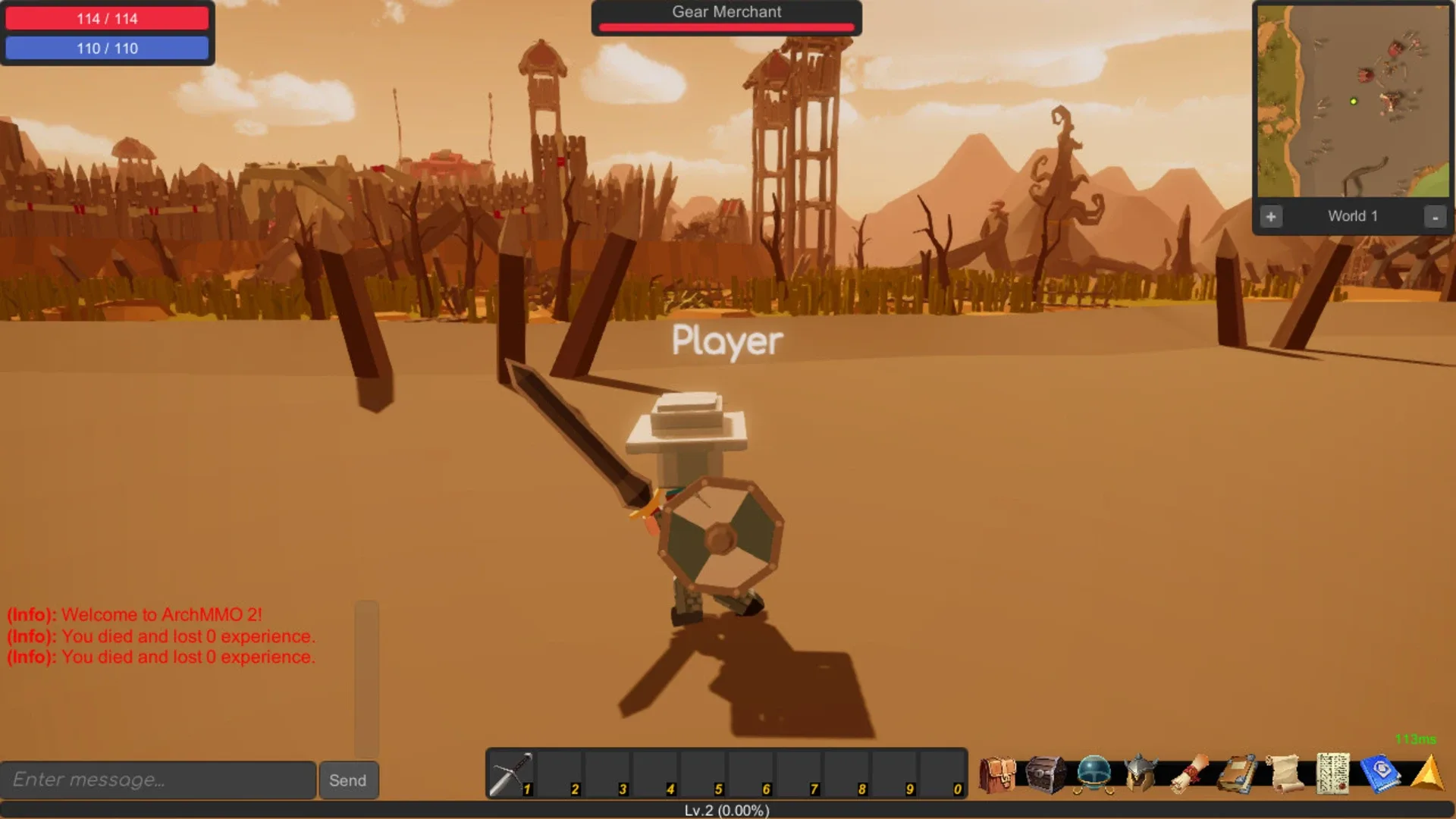Screen dimensions: 1456x819
Task: Open the helmet equipment icon
Action: point(1140,775)
